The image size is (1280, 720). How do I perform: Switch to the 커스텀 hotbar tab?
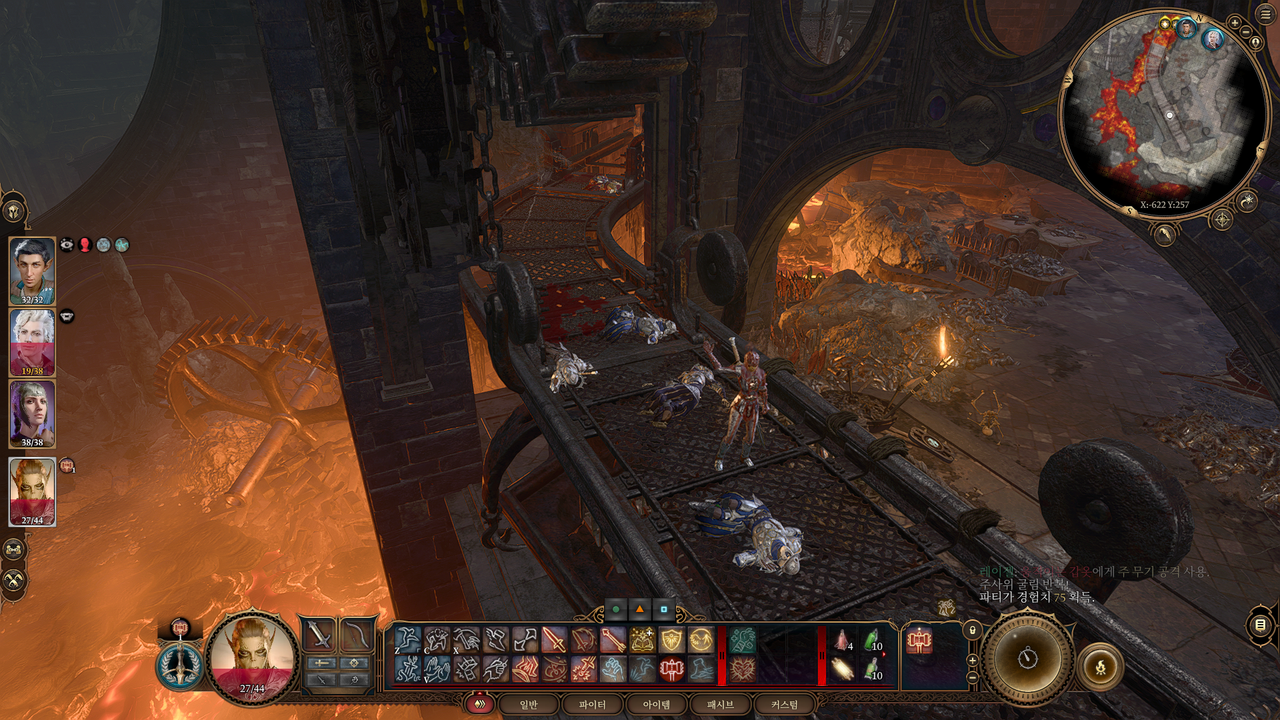click(785, 704)
